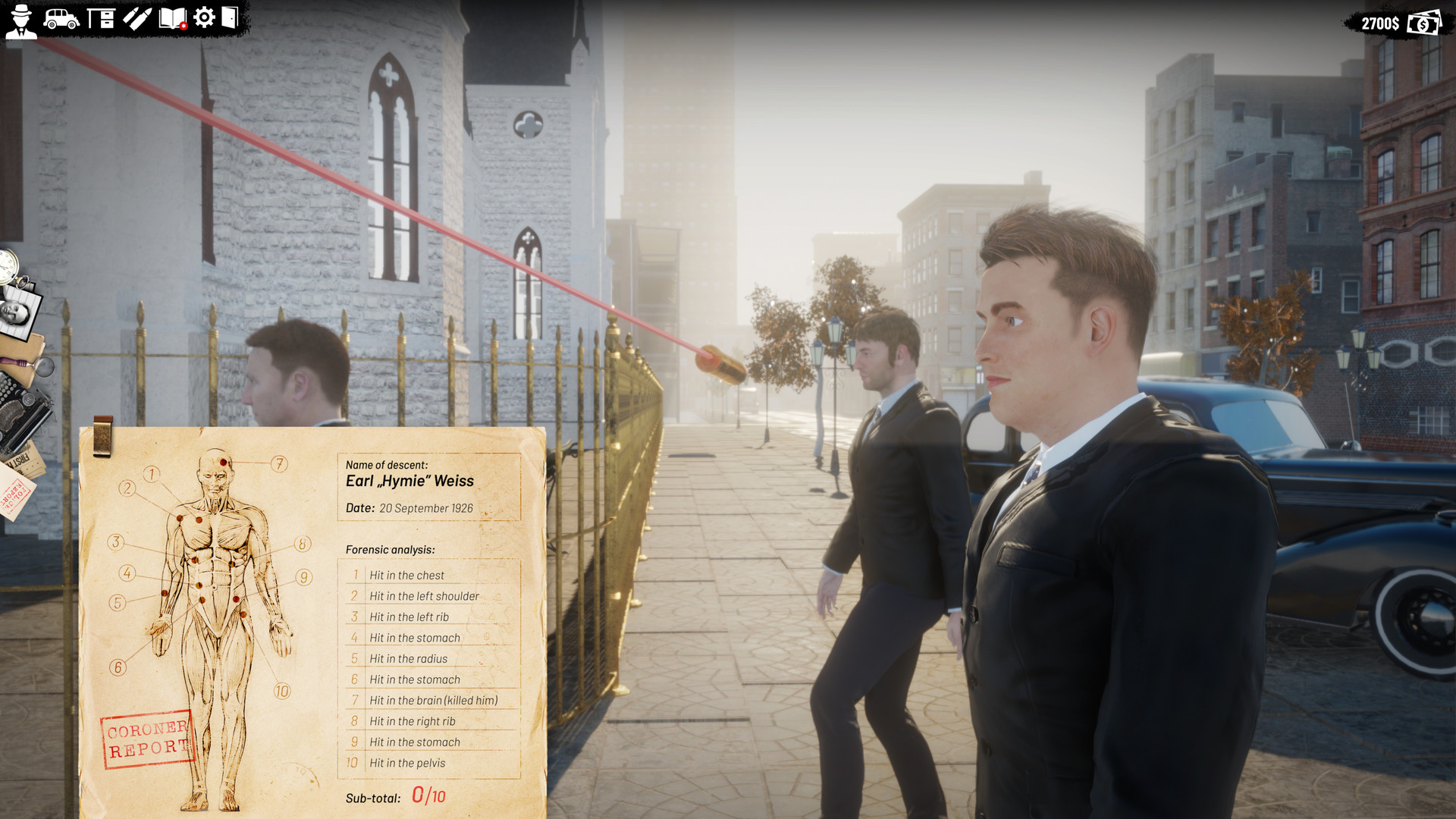The width and height of the screenshot is (1456, 819).
Task: Open the automobile garage menu
Action: click(61, 18)
